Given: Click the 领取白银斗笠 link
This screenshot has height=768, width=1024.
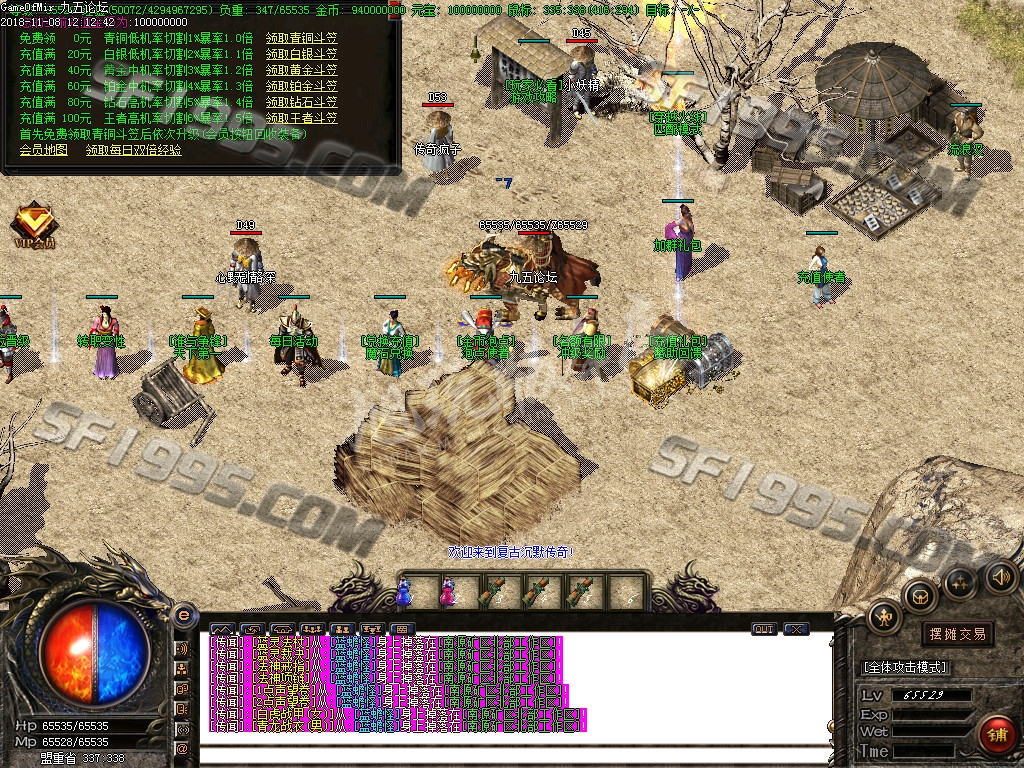Looking at the screenshot, I should [x=301, y=54].
